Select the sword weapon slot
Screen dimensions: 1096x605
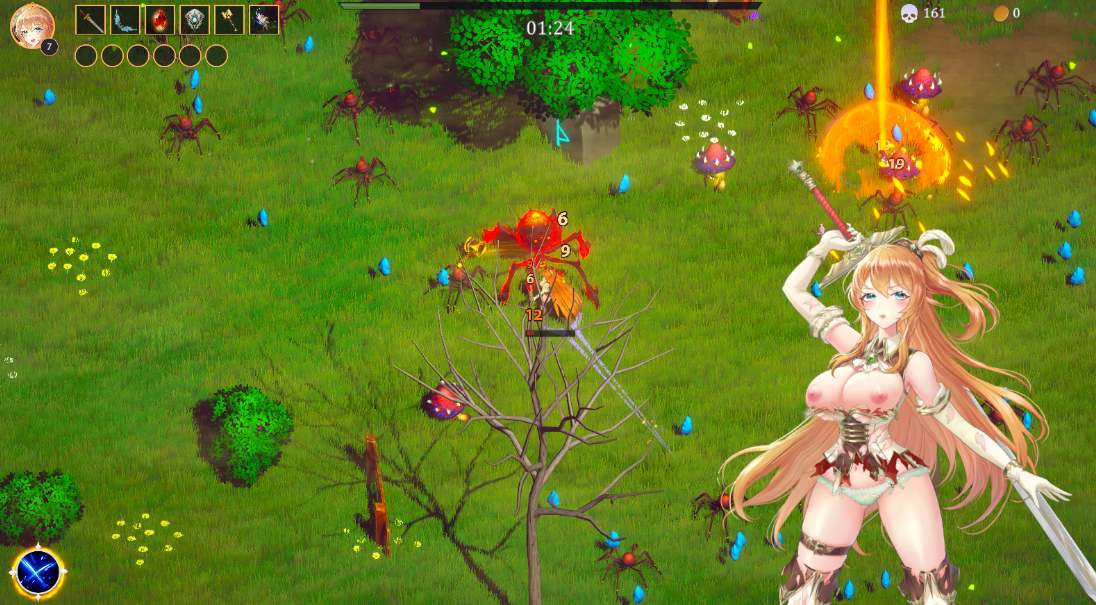pos(90,20)
